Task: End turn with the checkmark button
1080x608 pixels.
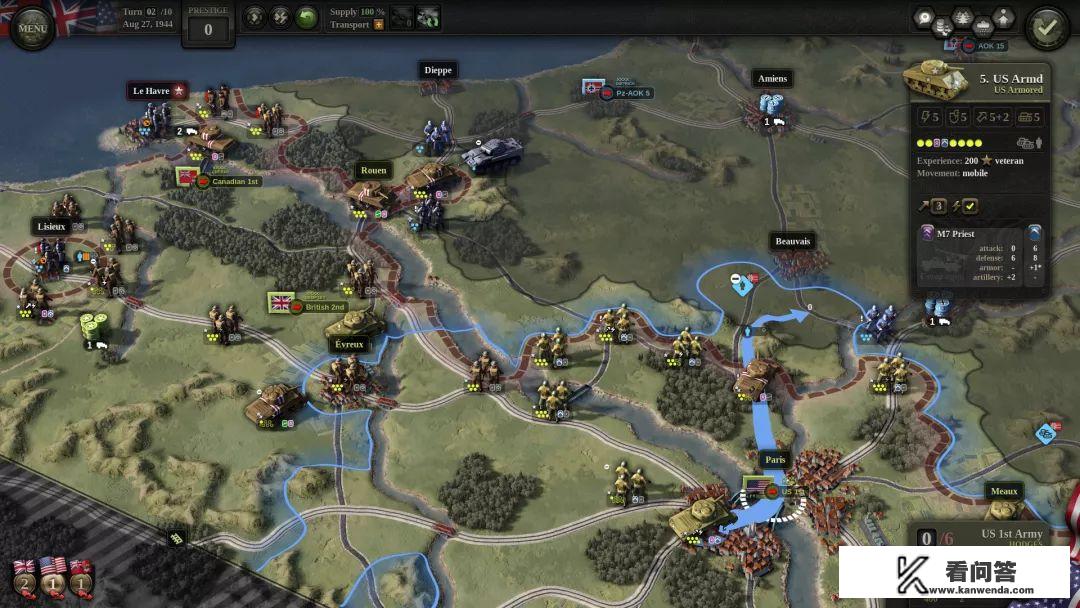Action: coord(1047,28)
